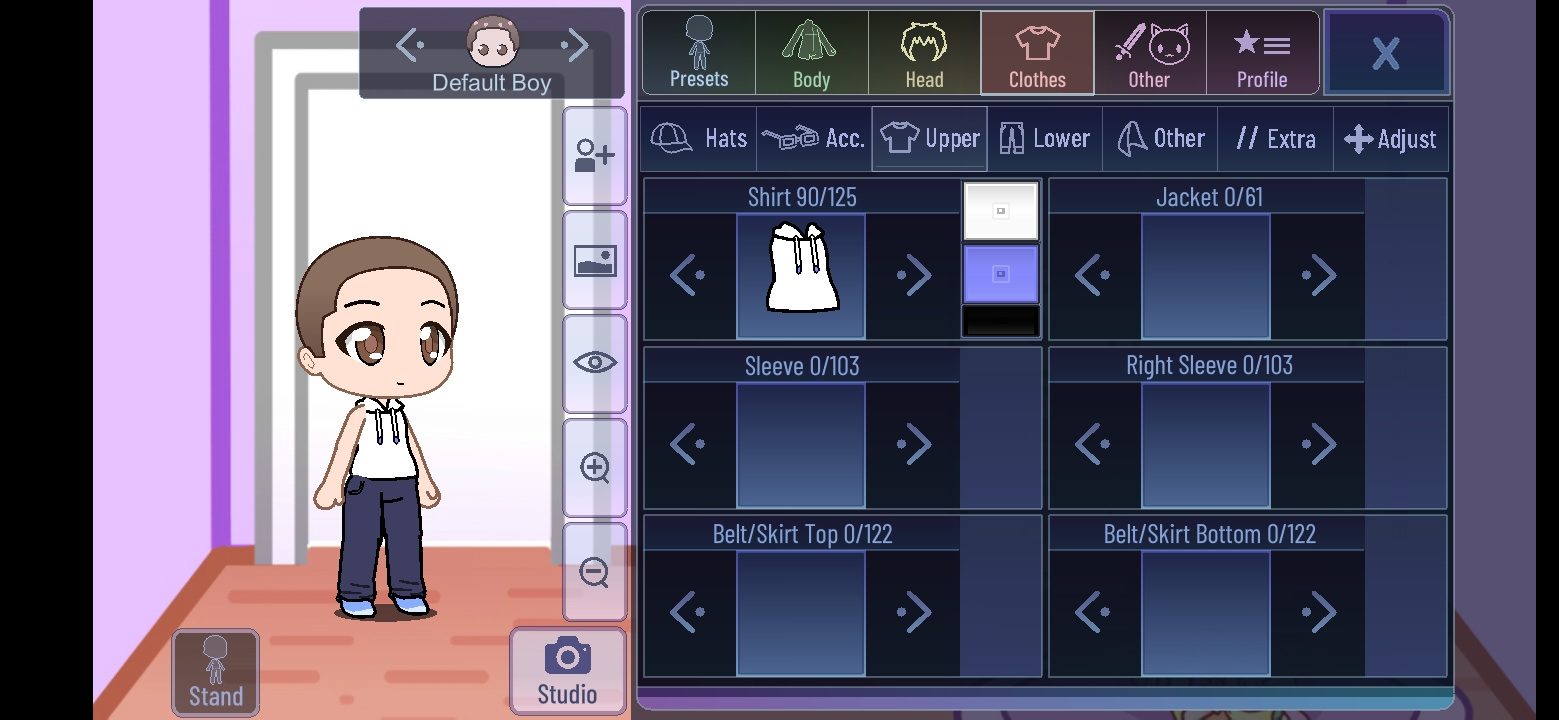Zoom out from the character
Viewport: 1559px width, 720px height.
point(595,570)
